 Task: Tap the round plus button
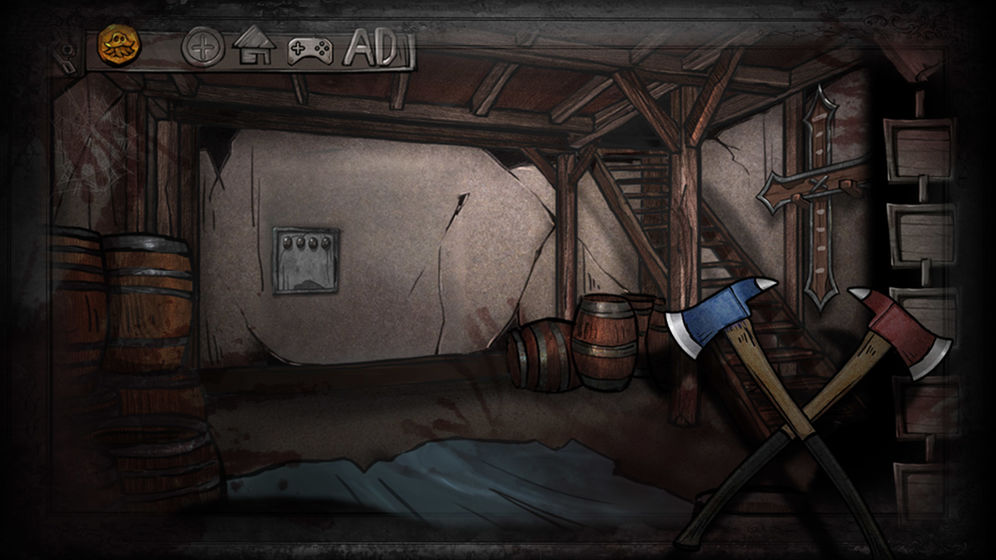(x=203, y=48)
